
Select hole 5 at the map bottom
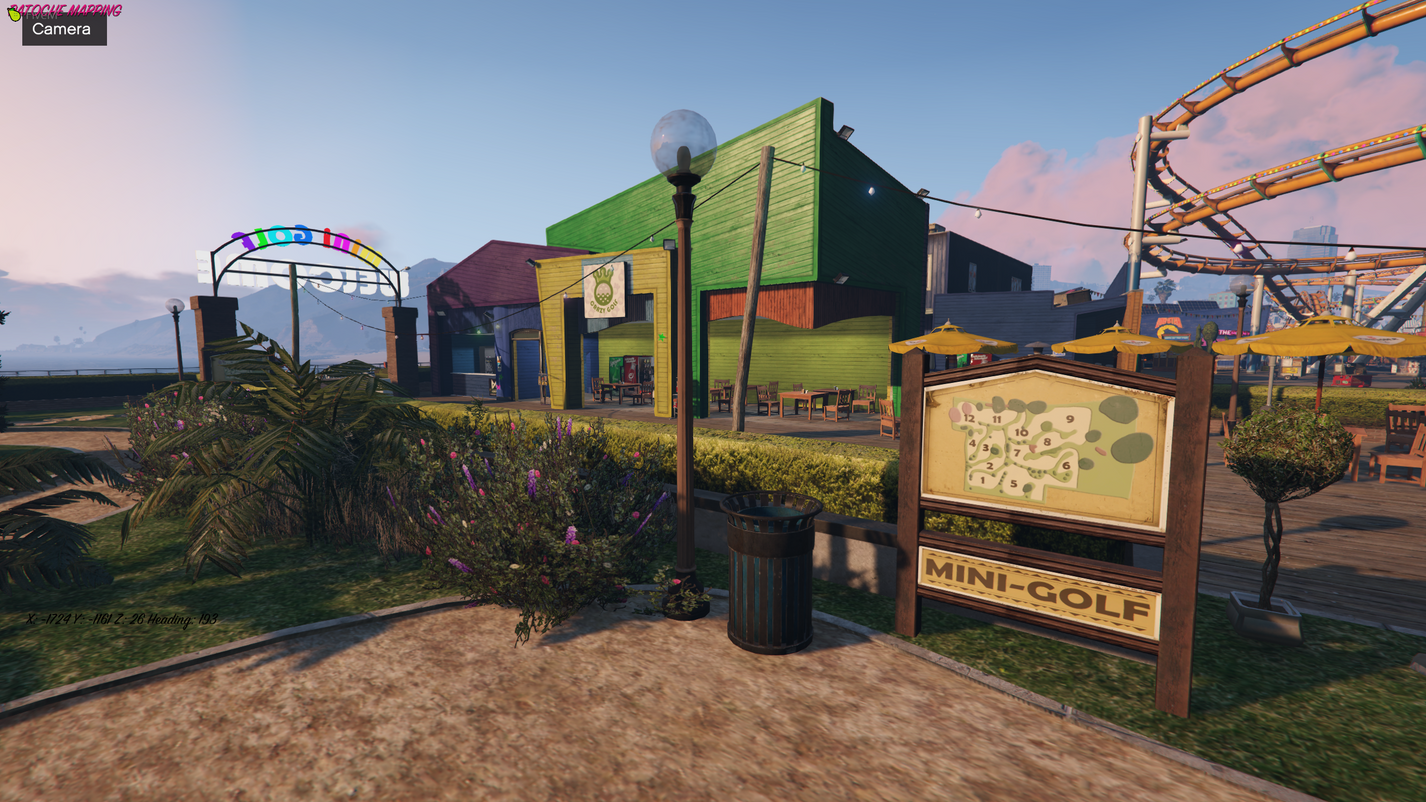point(1014,483)
